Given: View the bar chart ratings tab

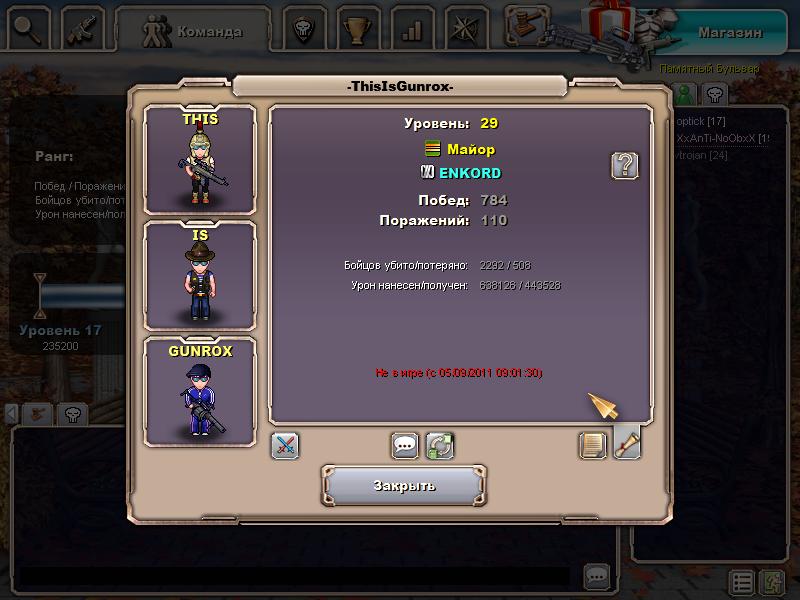Looking at the screenshot, I should click(x=411, y=30).
